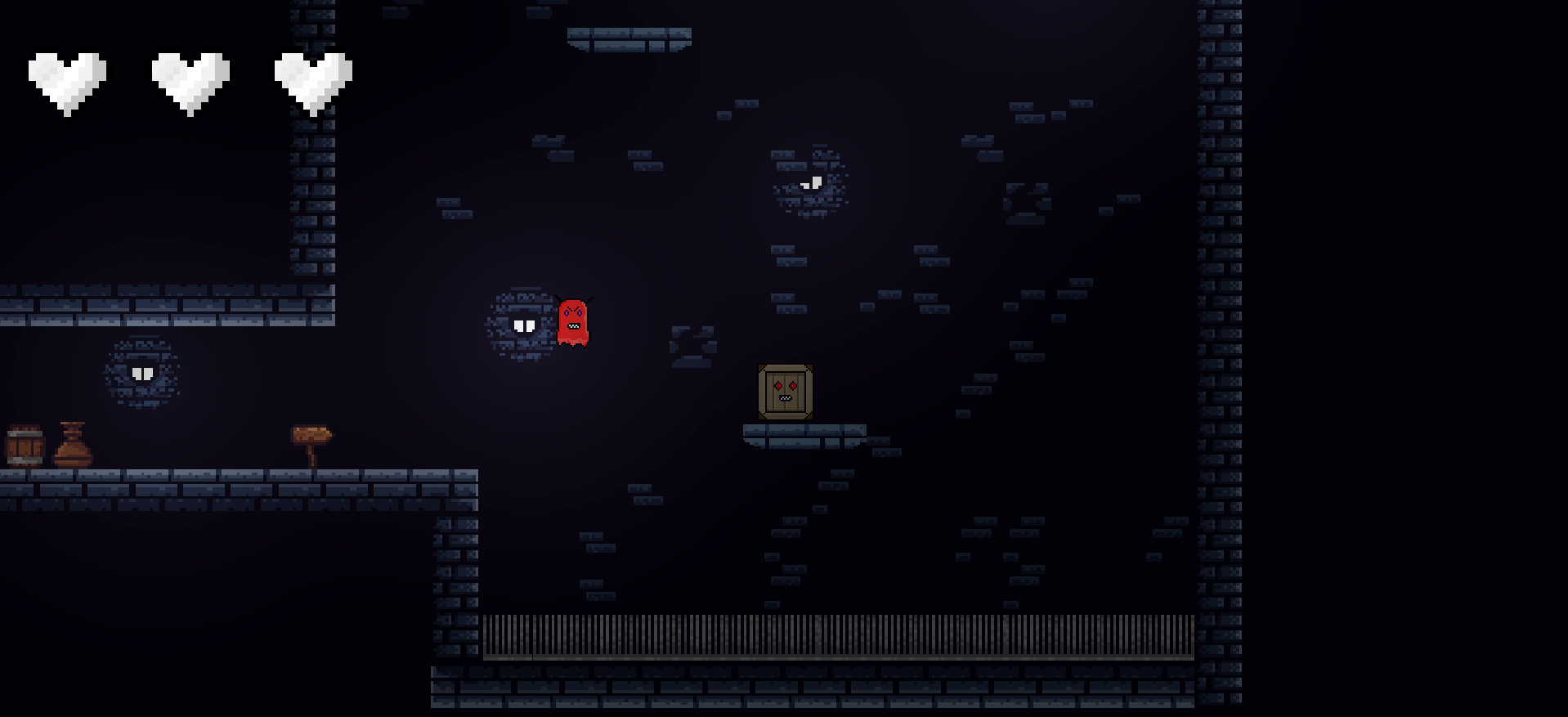Click the first heart in the health bar
The image size is (1568, 717).
click(x=68, y=78)
